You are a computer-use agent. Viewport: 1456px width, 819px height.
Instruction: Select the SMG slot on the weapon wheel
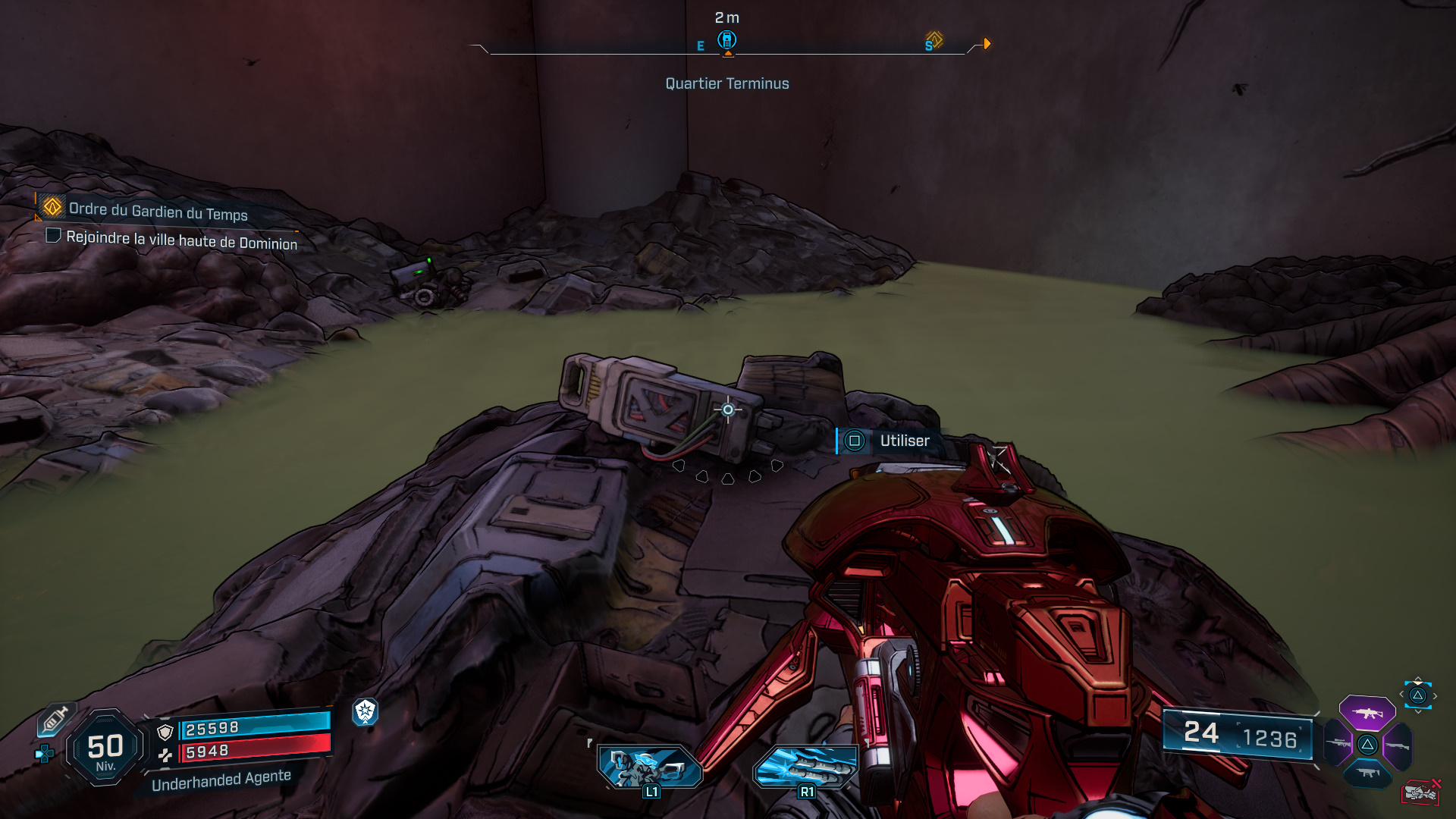(1367, 773)
